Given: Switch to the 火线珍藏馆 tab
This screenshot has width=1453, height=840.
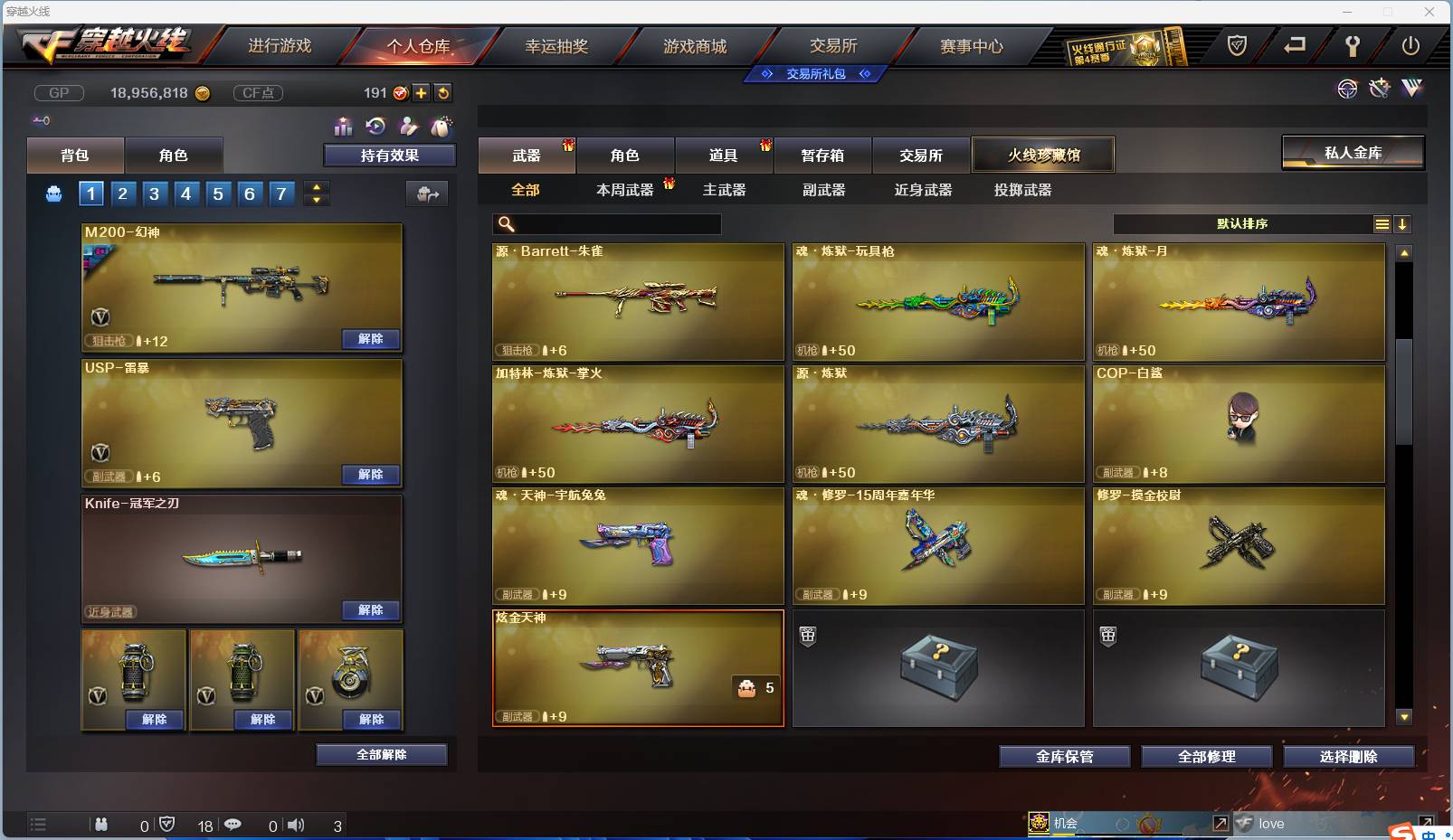Looking at the screenshot, I should (1044, 155).
